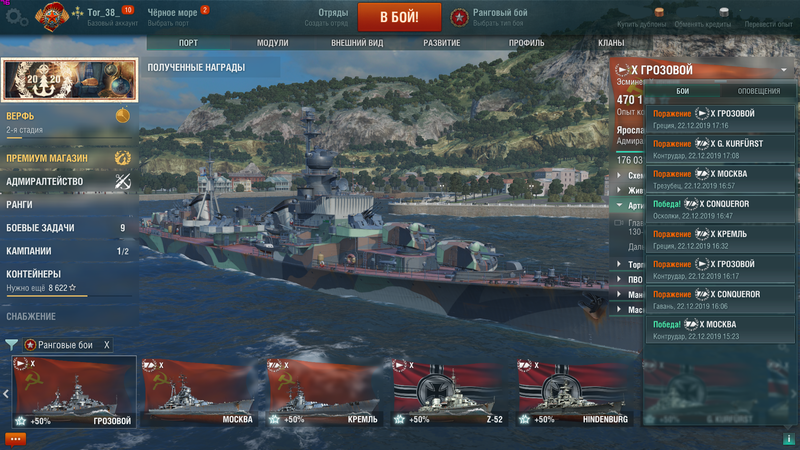800x450 pixels.
Task: Remove the Ранговые бои carousel filter
Action: click(107, 345)
